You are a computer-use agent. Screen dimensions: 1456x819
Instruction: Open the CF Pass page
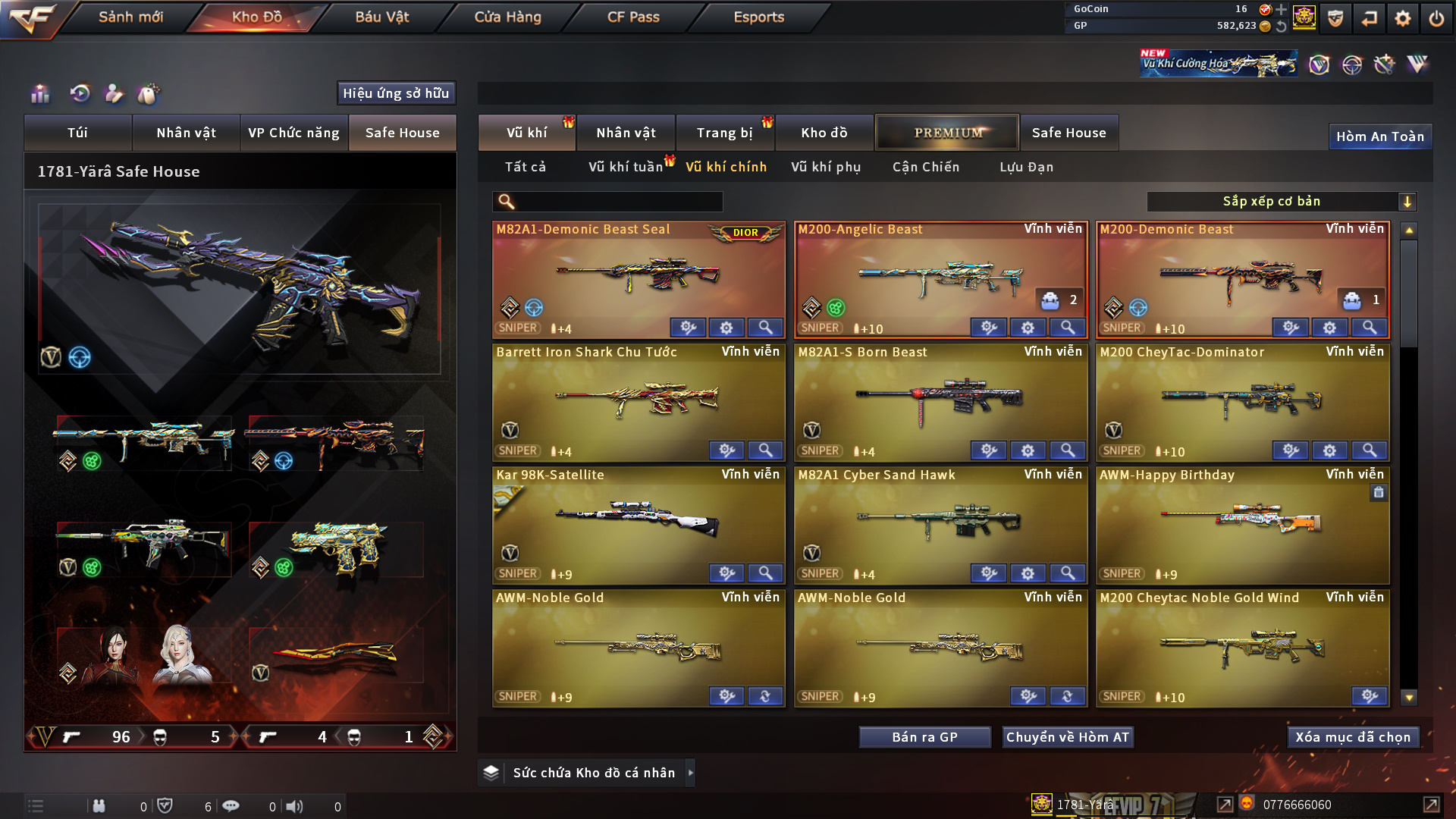[x=633, y=17]
